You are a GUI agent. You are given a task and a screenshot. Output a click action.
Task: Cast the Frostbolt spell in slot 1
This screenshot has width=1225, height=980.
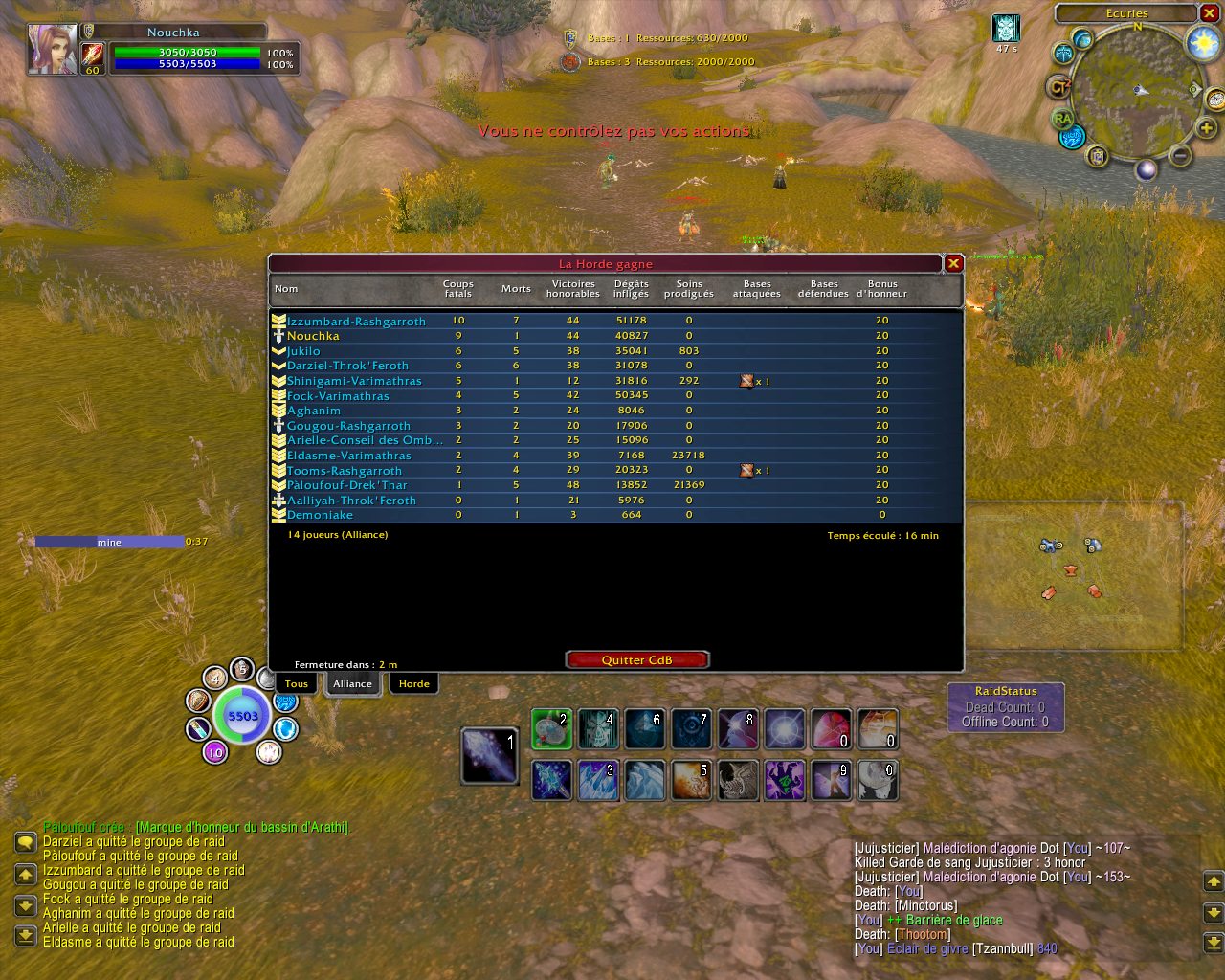pos(489,755)
